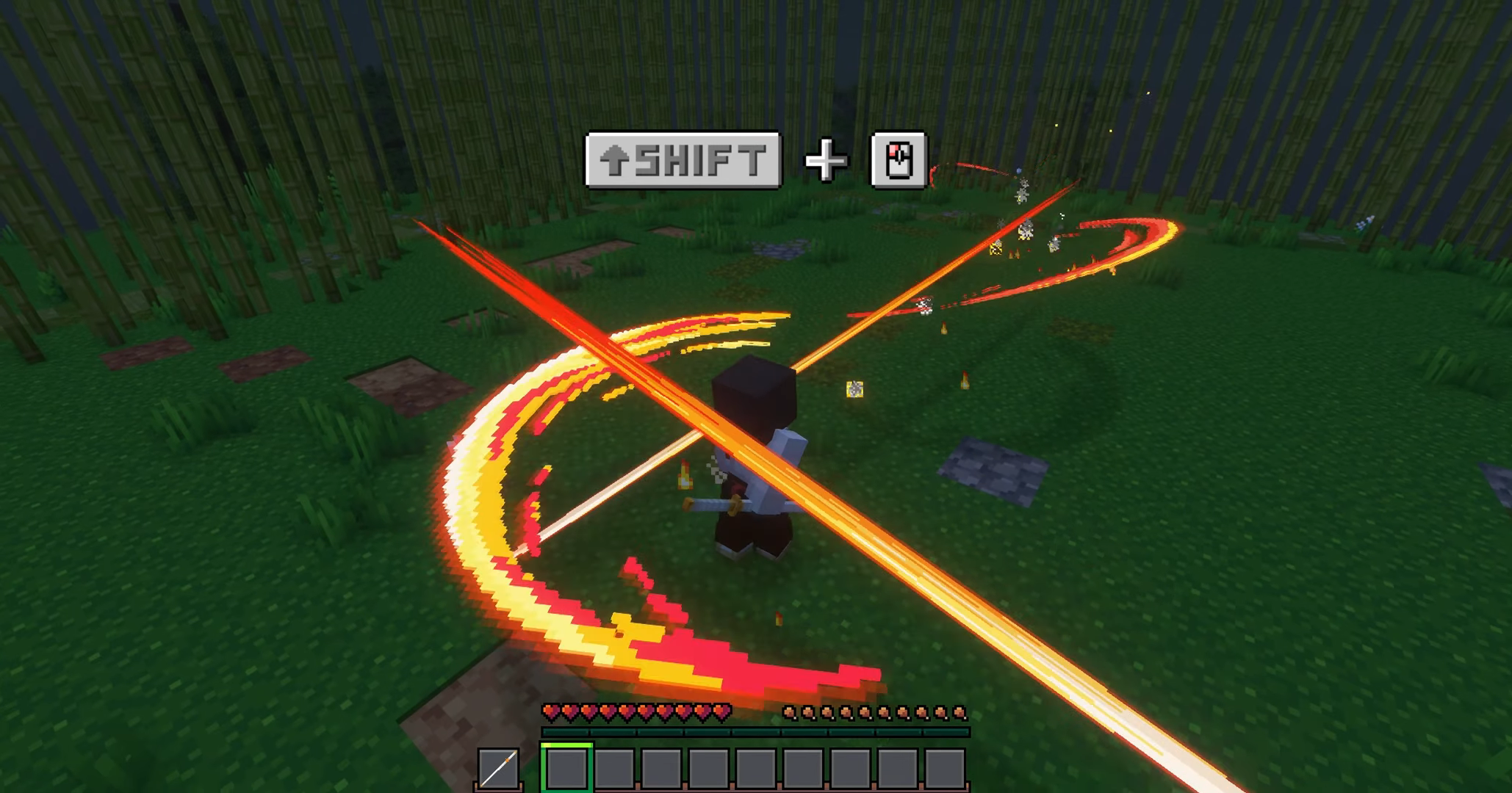The width and height of the screenshot is (1512, 793).
Task: Click the plus sign between keybind prompts
Action: 824,158
